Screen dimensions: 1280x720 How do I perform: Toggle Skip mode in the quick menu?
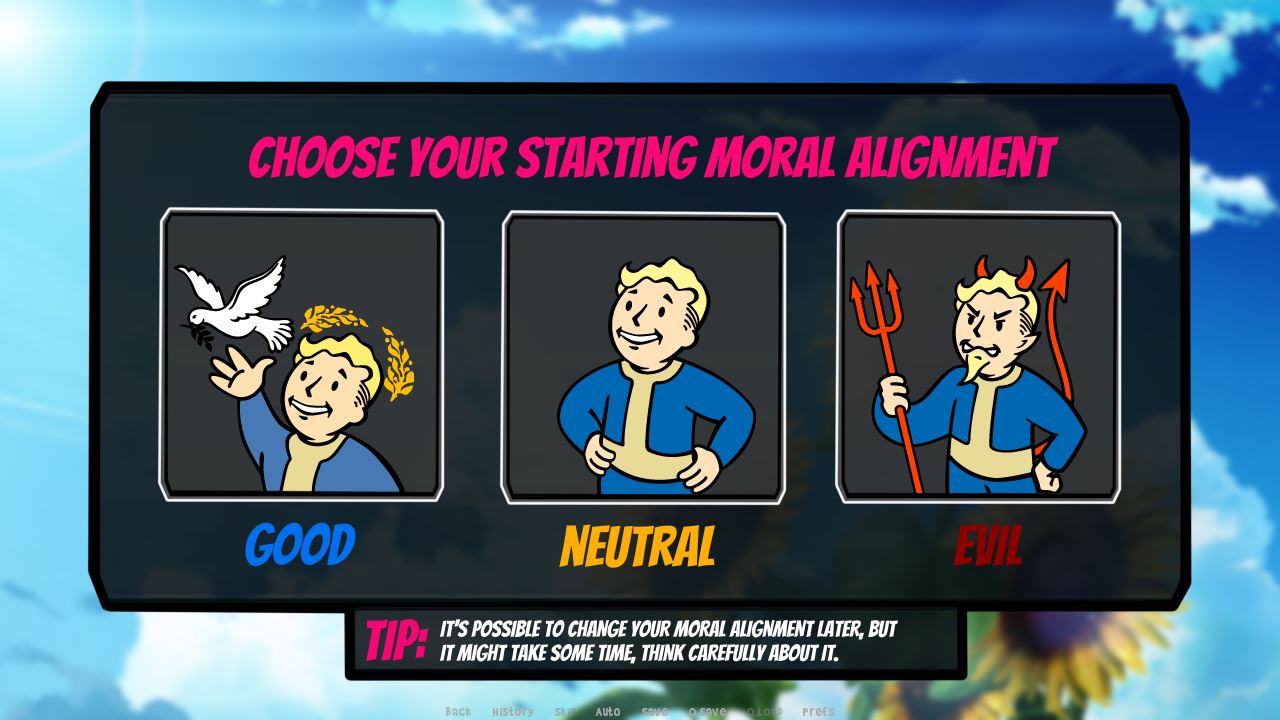pos(563,712)
